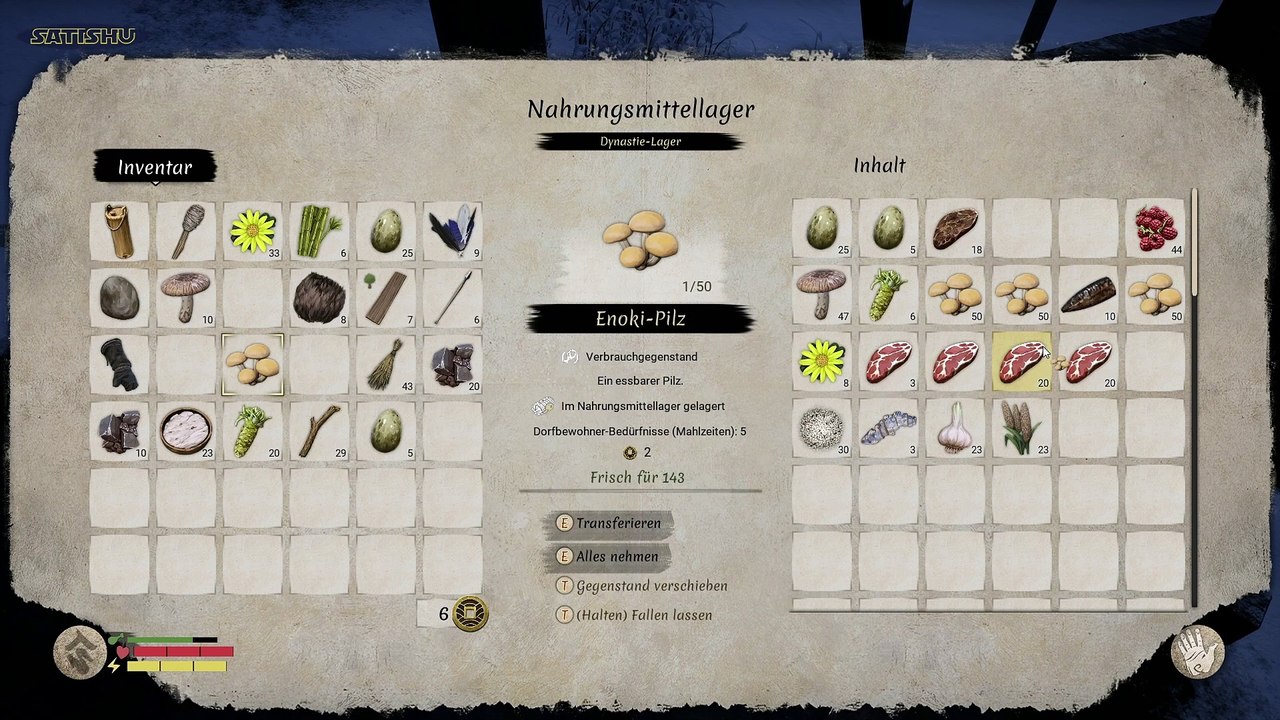Select the black glove item
Viewport: 1280px width, 720px height.
pos(119,364)
